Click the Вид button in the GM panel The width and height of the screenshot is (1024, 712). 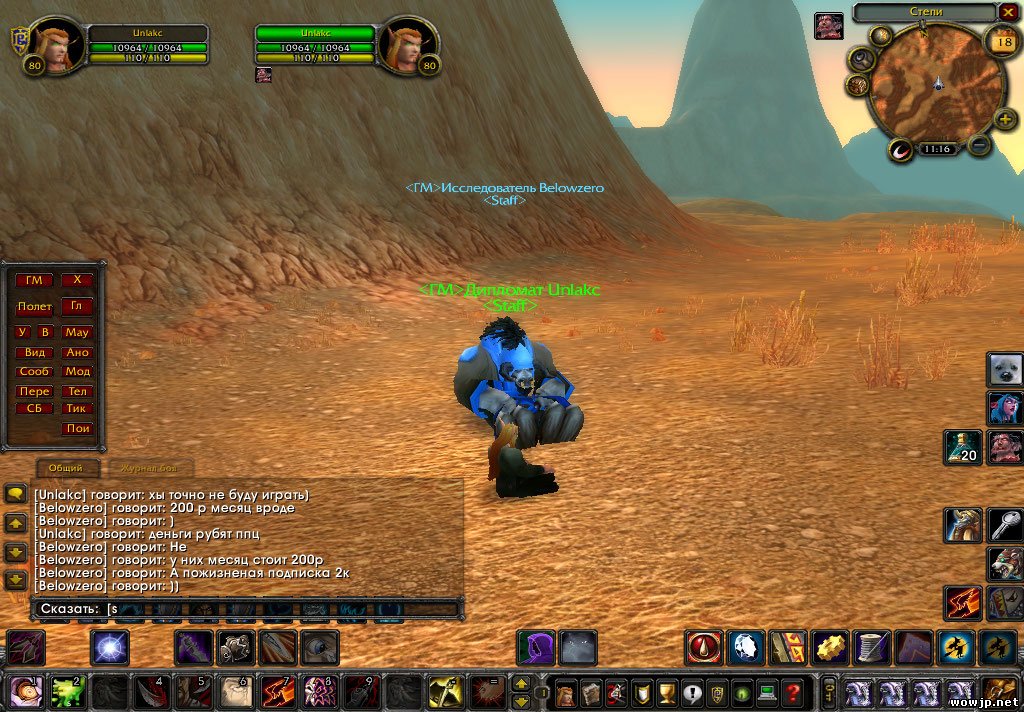click(x=35, y=353)
